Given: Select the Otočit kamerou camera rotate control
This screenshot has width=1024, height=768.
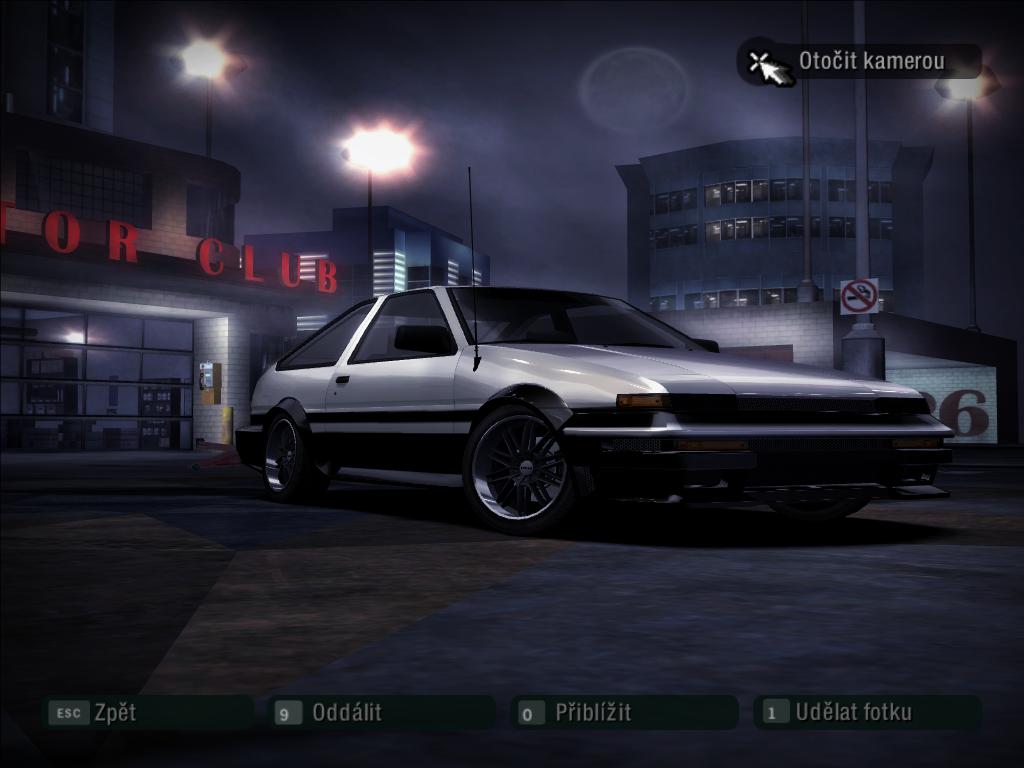Looking at the screenshot, I should pyautogui.click(x=860, y=61).
